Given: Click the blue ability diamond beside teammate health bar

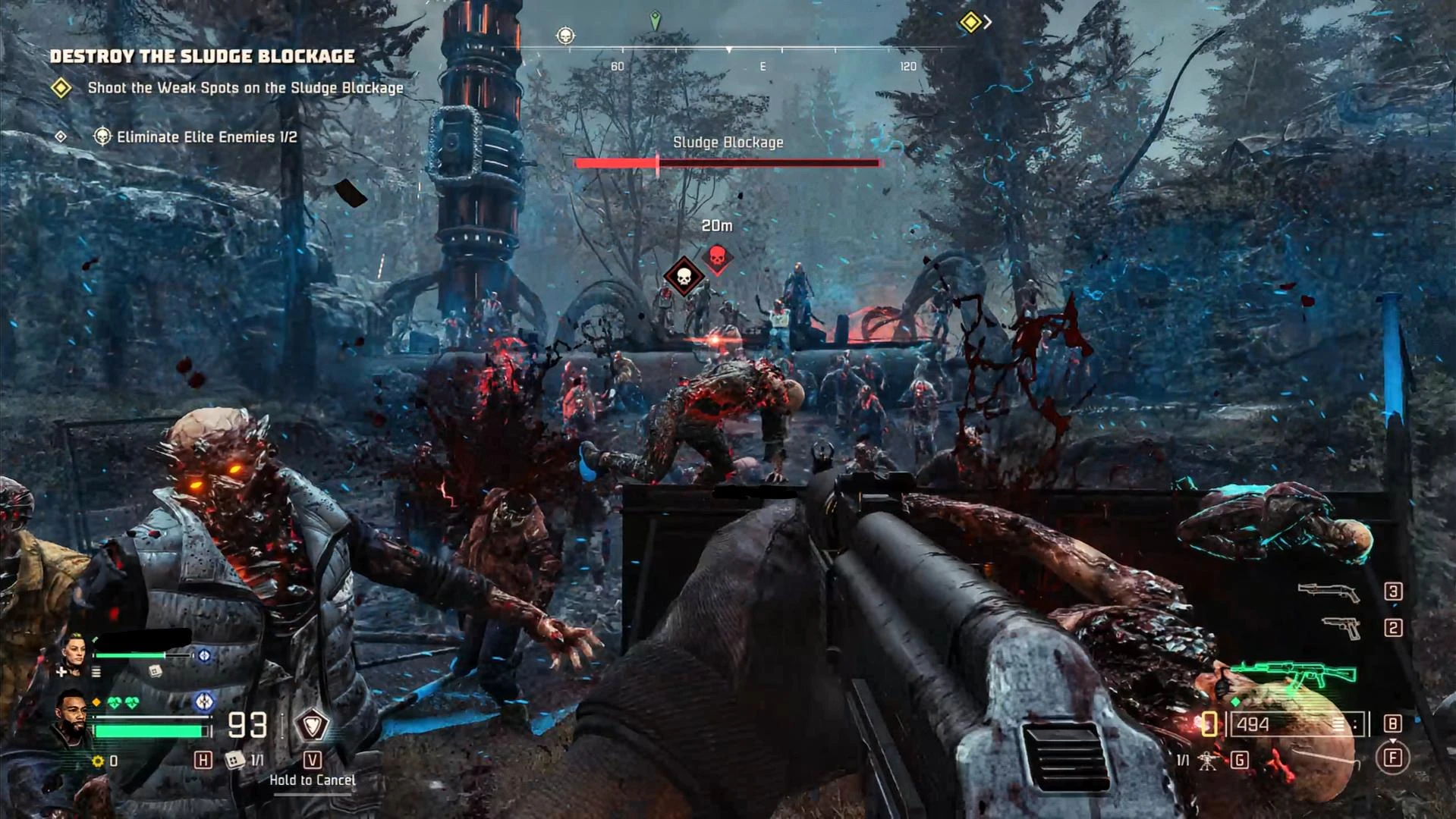Looking at the screenshot, I should click(x=206, y=654).
